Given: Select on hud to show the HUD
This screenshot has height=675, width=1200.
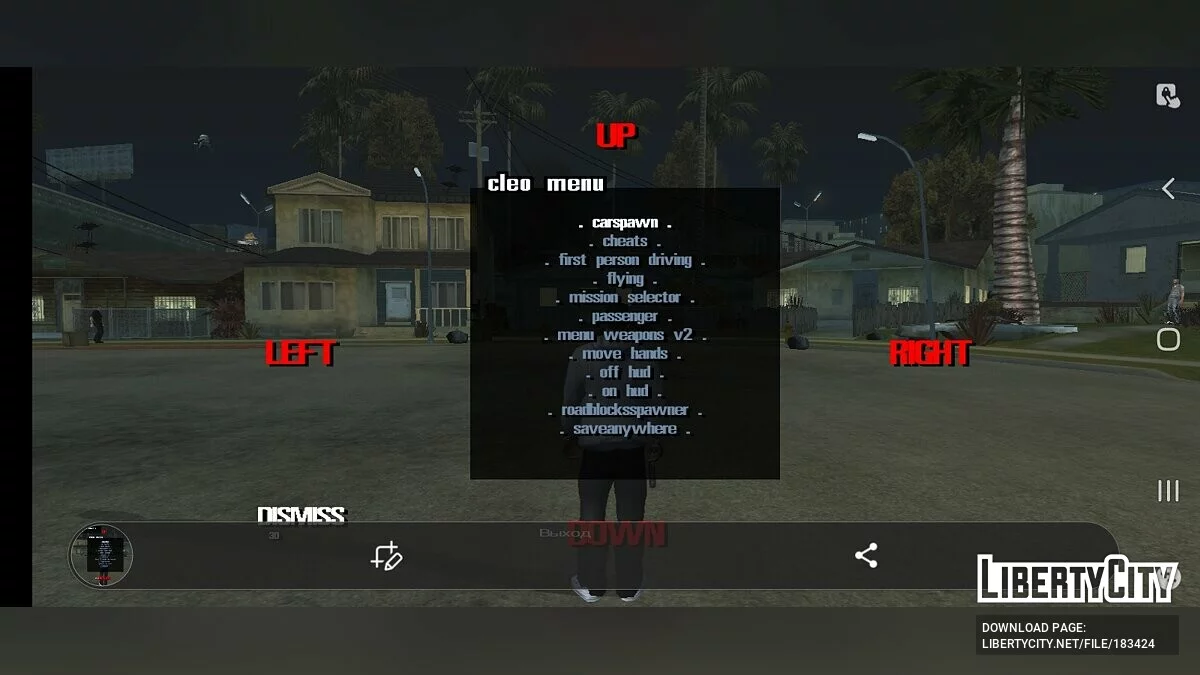Looking at the screenshot, I should (624, 391).
